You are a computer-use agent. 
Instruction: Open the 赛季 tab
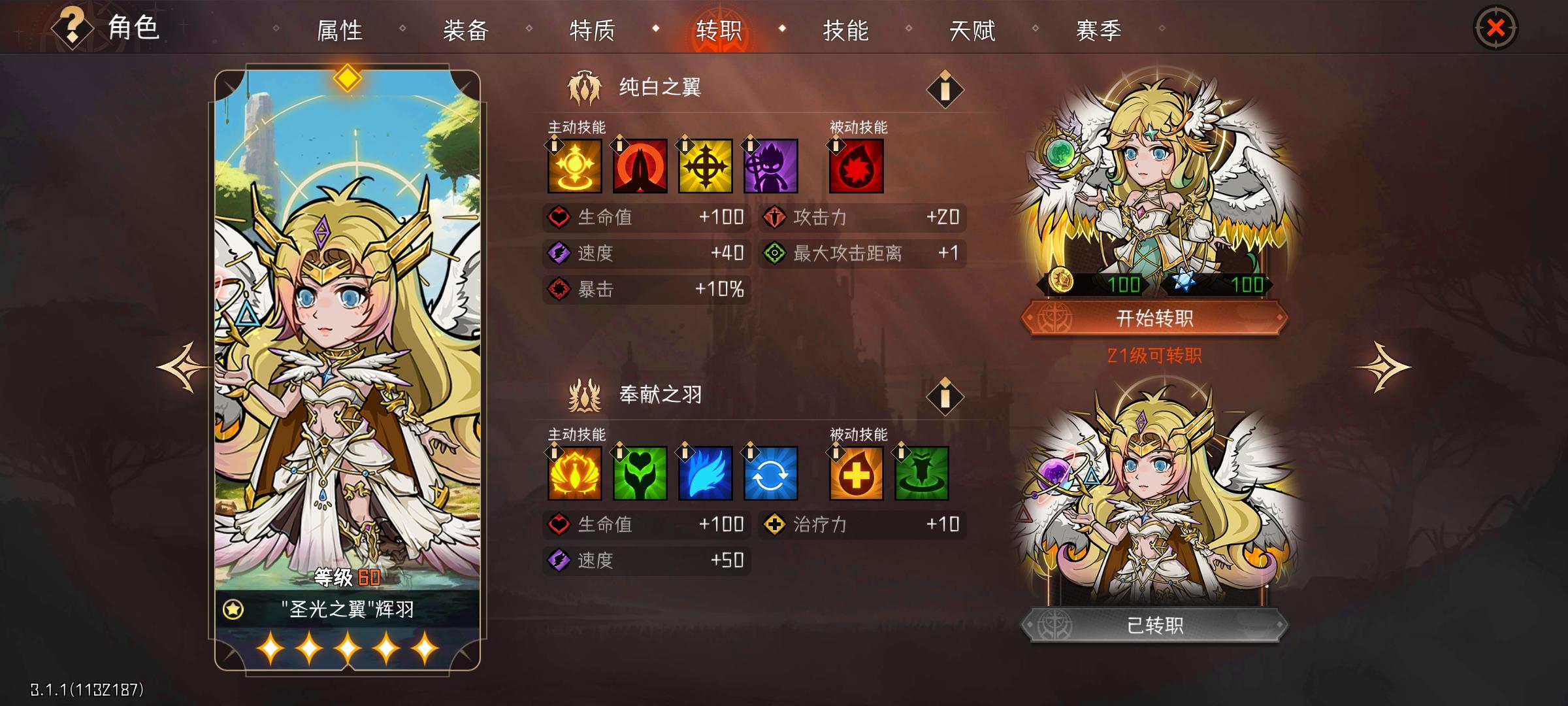tap(1099, 29)
